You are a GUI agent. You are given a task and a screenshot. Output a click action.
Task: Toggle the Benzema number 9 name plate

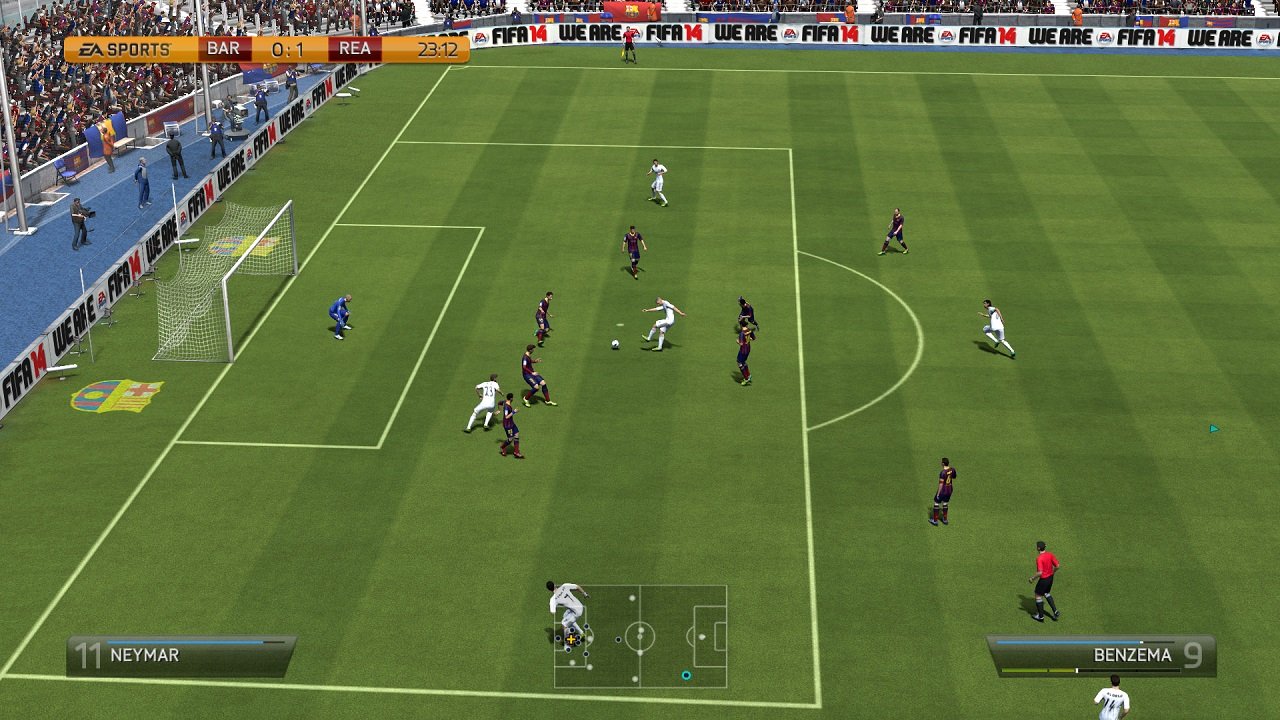[x=1110, y=654]
